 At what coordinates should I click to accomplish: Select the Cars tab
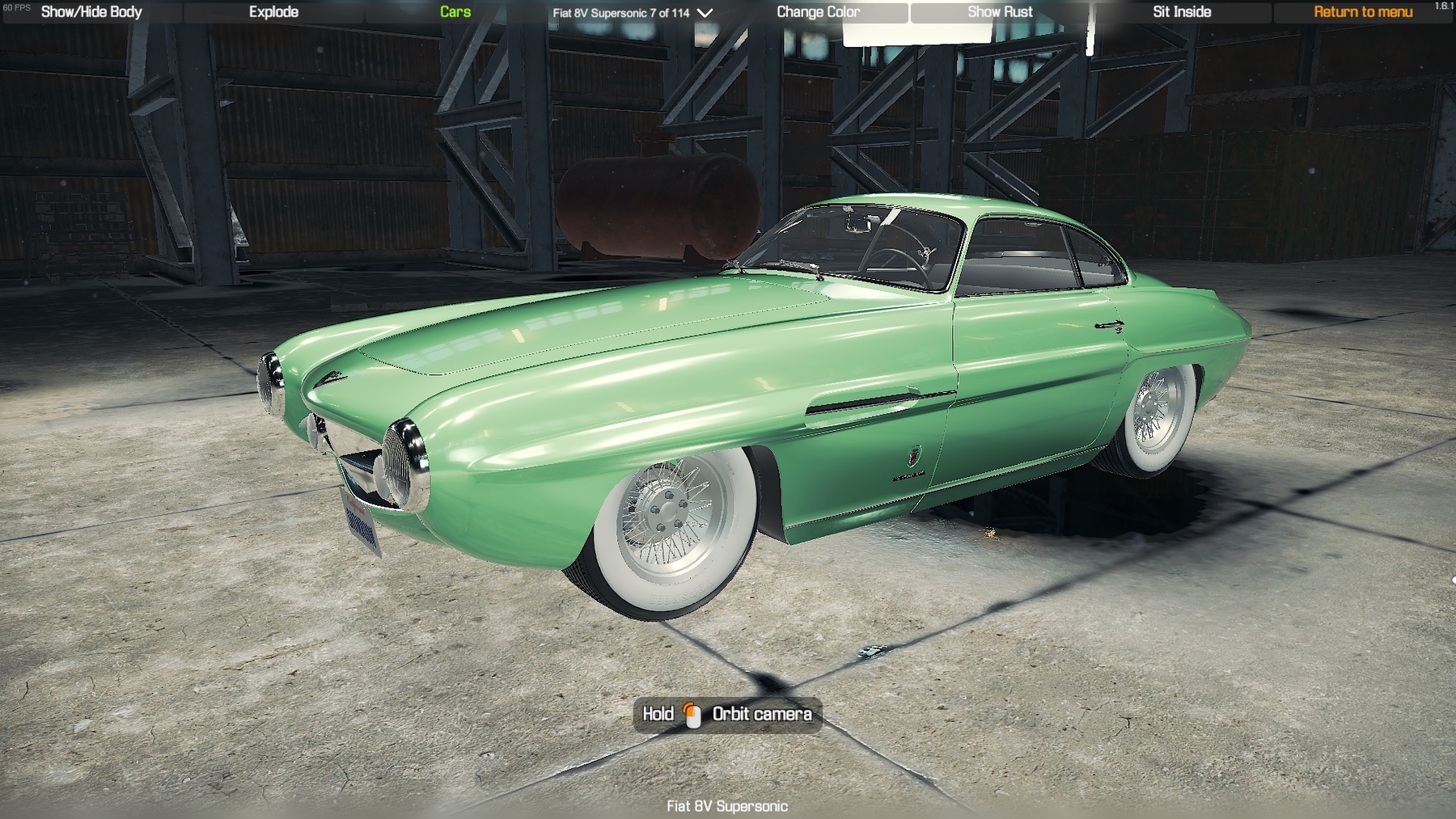pyautogui.click(x=455, y=12)
